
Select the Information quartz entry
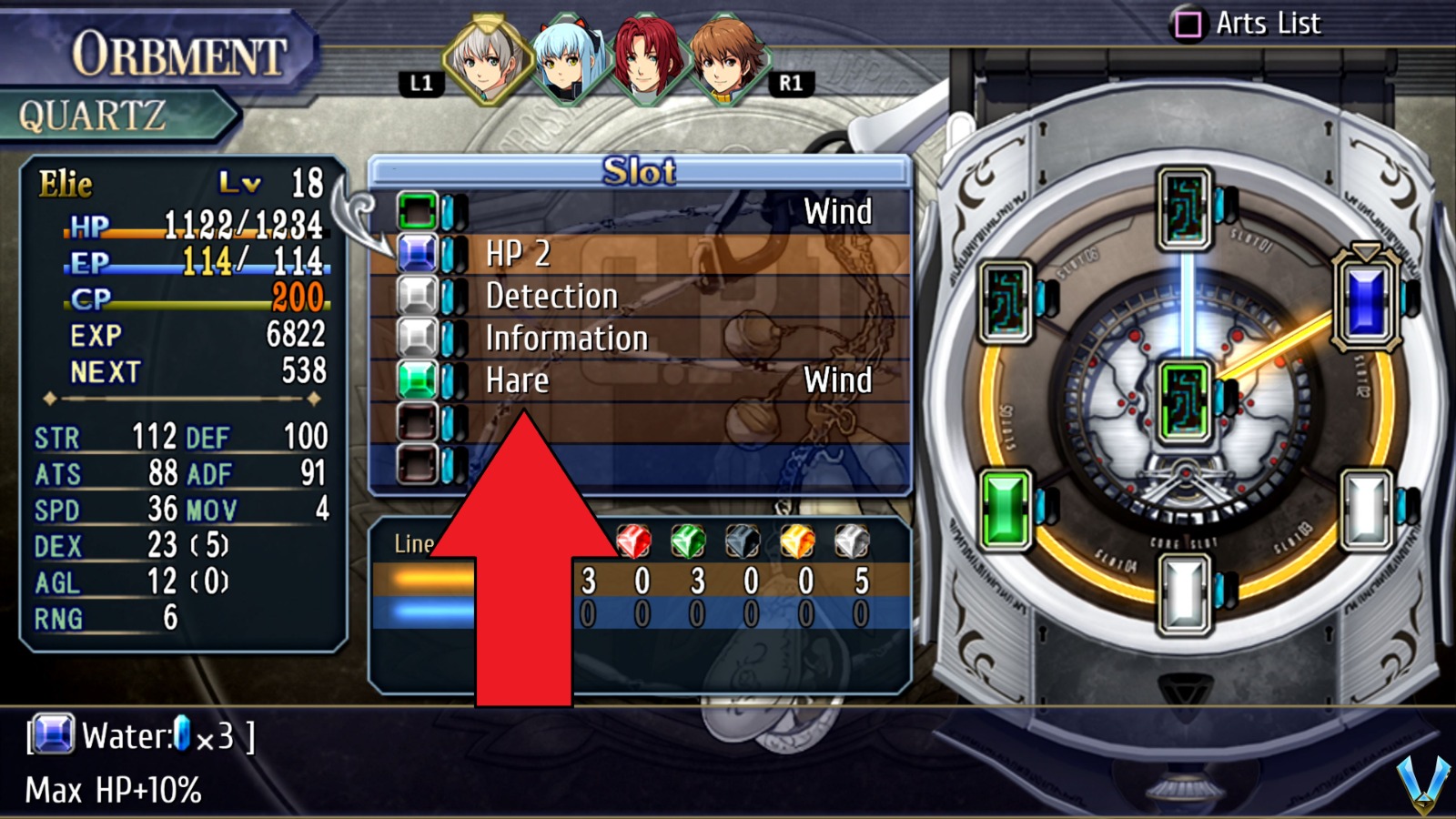[568, 338]
